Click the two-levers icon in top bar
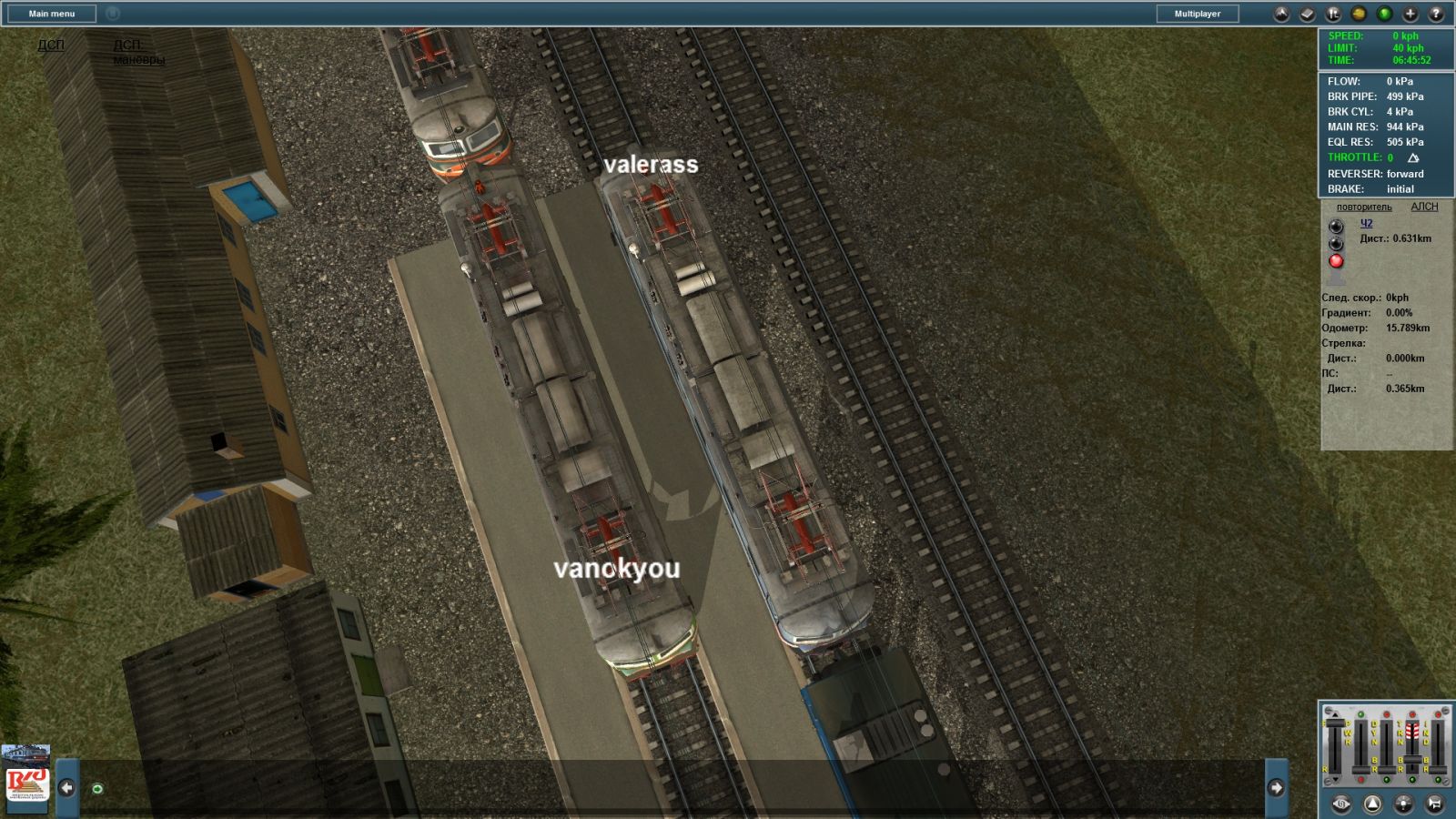This screenshot has width=1456, height=819. (x=1333, y=14)
